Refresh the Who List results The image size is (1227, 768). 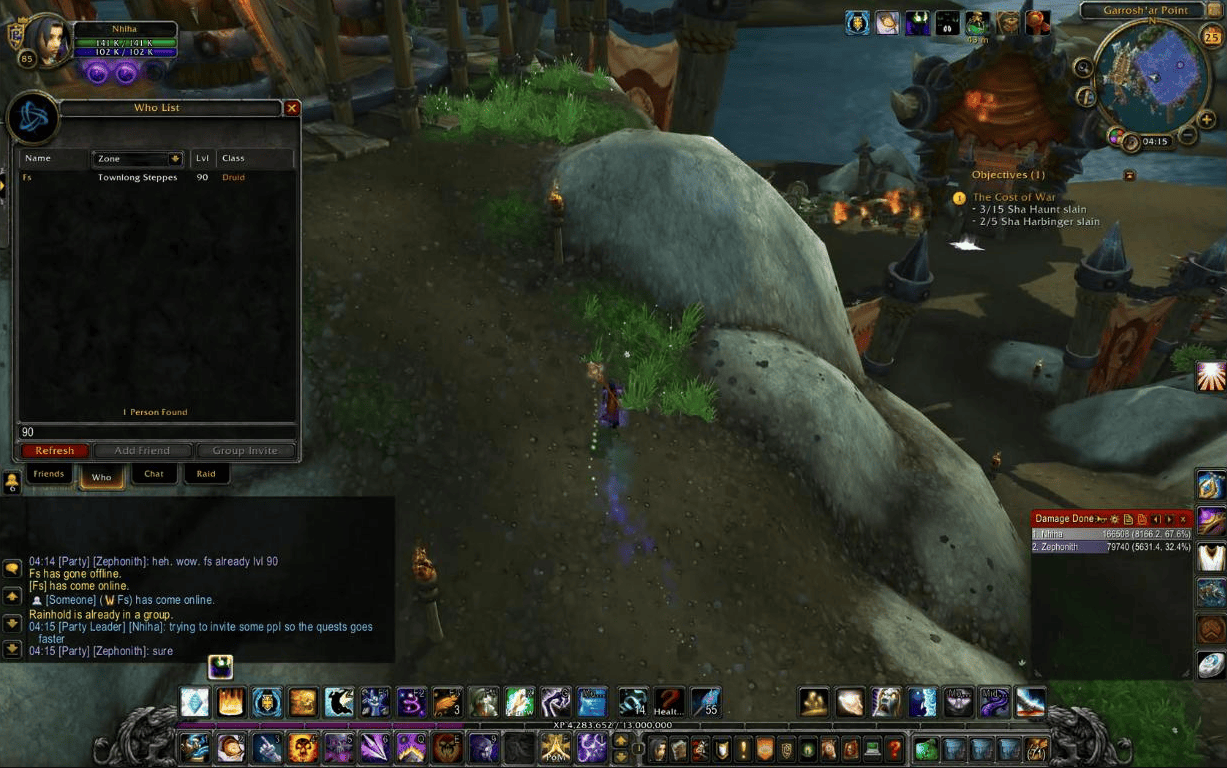pyautogui.click(x=55, y=451)
